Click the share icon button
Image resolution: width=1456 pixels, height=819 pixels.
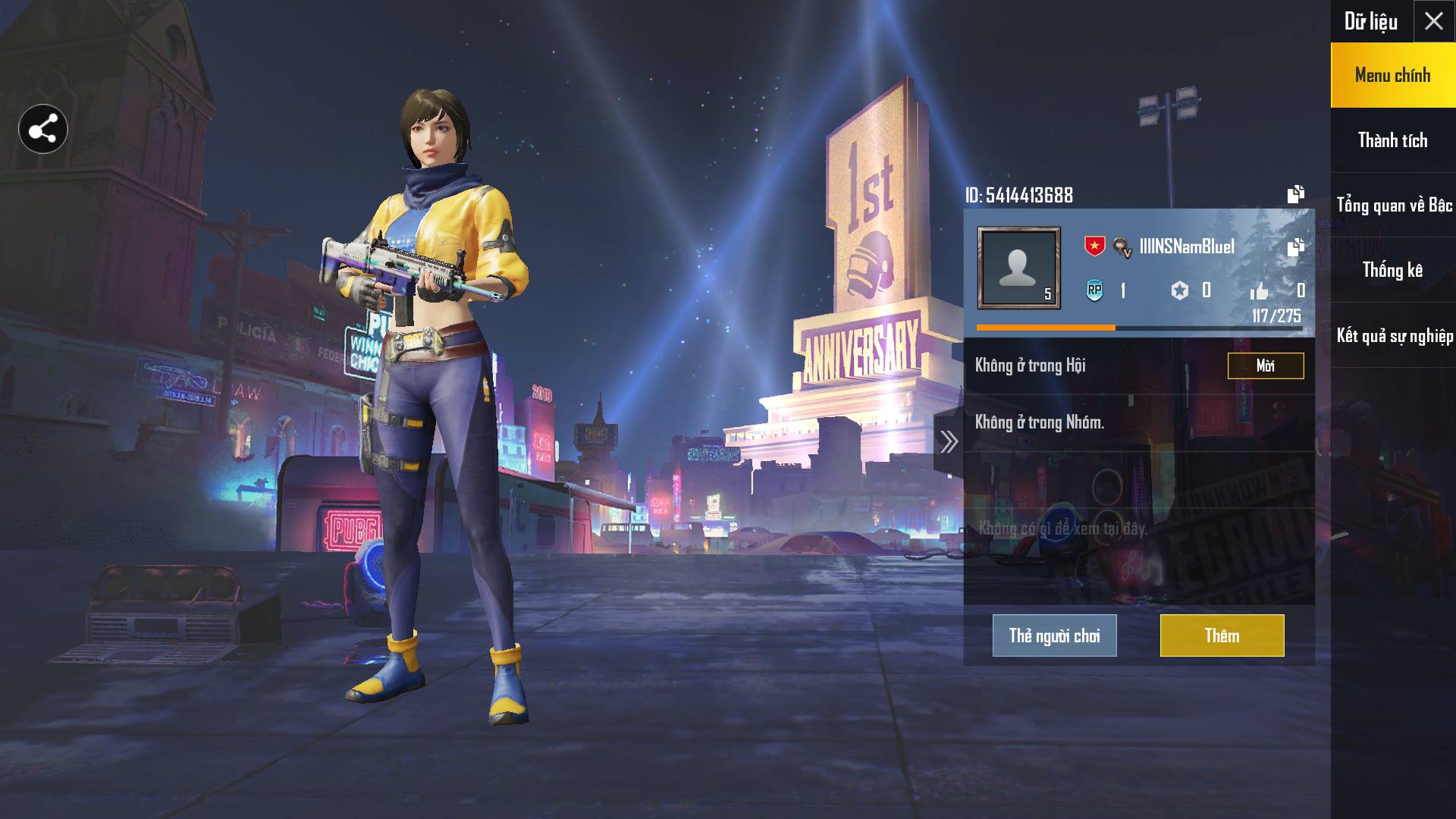43,129
